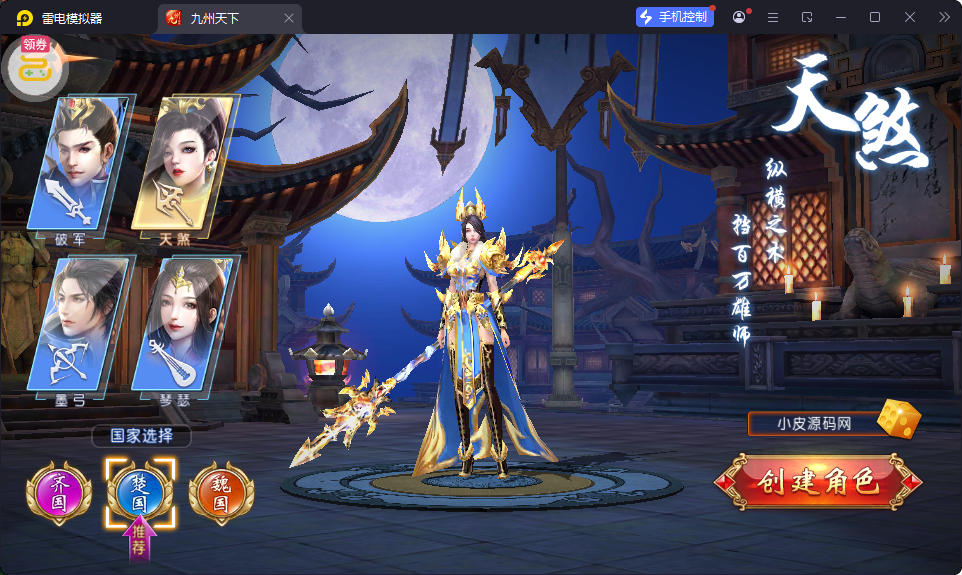962x575 pixels.
Task: Choose the 齐国 nation orb
Action: coord(59,493)
